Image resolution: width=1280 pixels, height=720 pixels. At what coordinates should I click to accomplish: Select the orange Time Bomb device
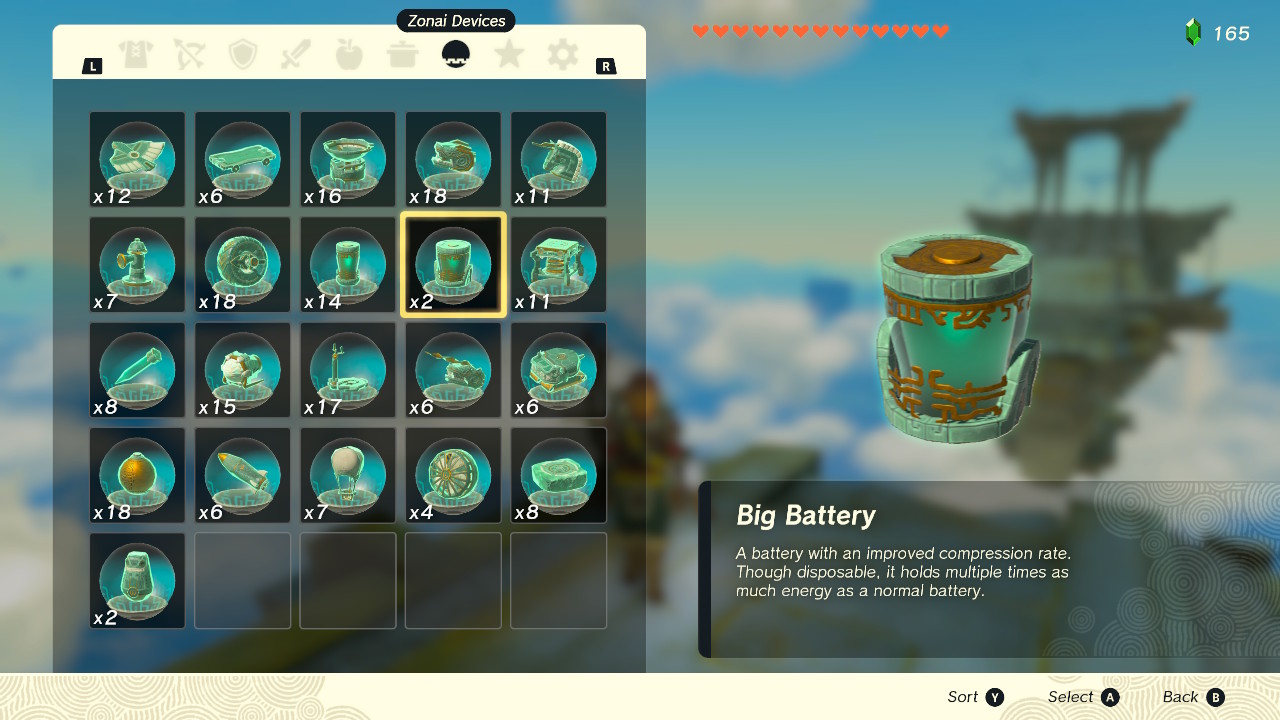tap(137, 475)
